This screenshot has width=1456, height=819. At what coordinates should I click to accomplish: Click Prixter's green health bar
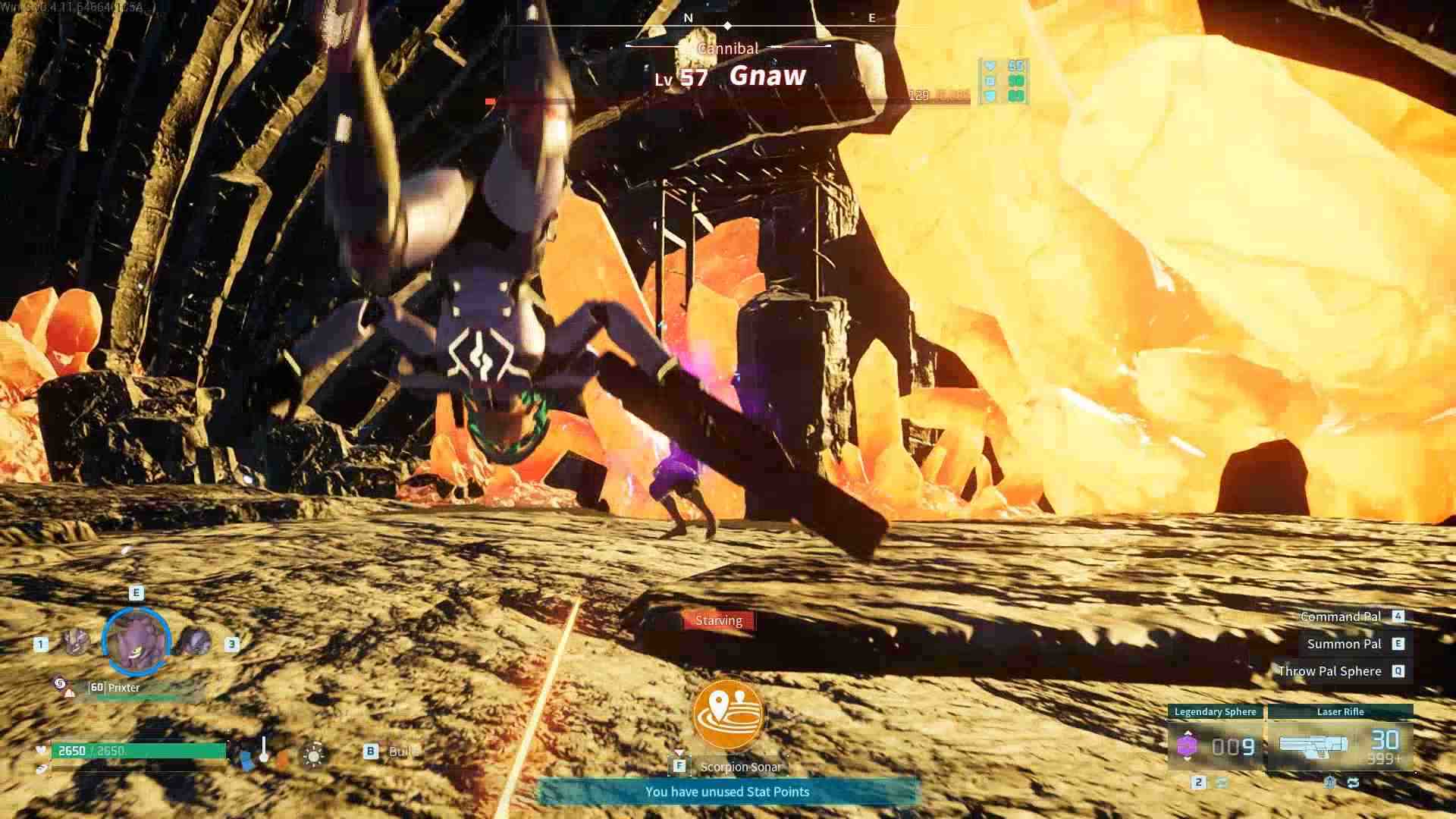pyautogui.click(x=135, y=696)
